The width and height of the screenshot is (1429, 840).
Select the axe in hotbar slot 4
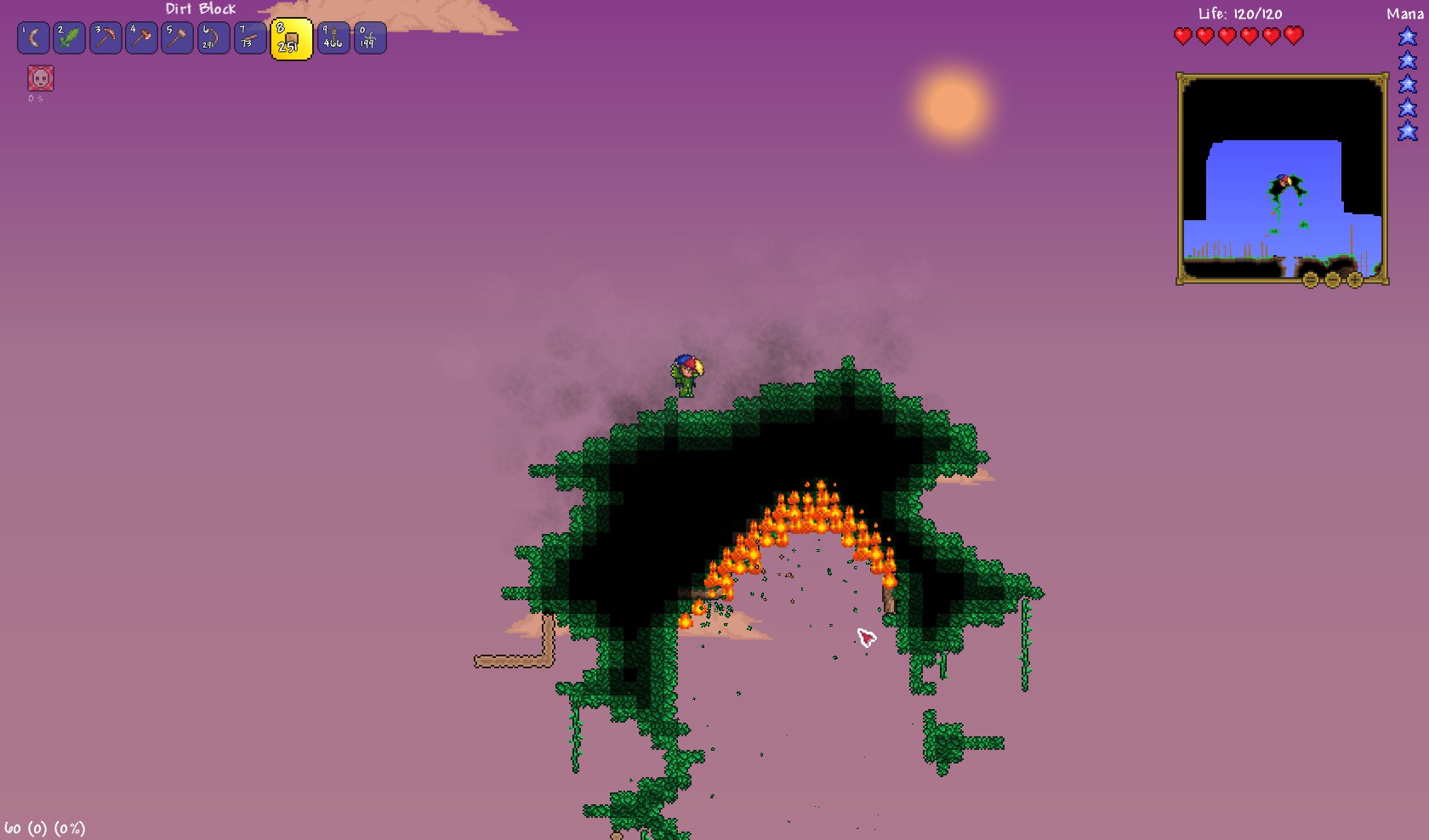141,37
